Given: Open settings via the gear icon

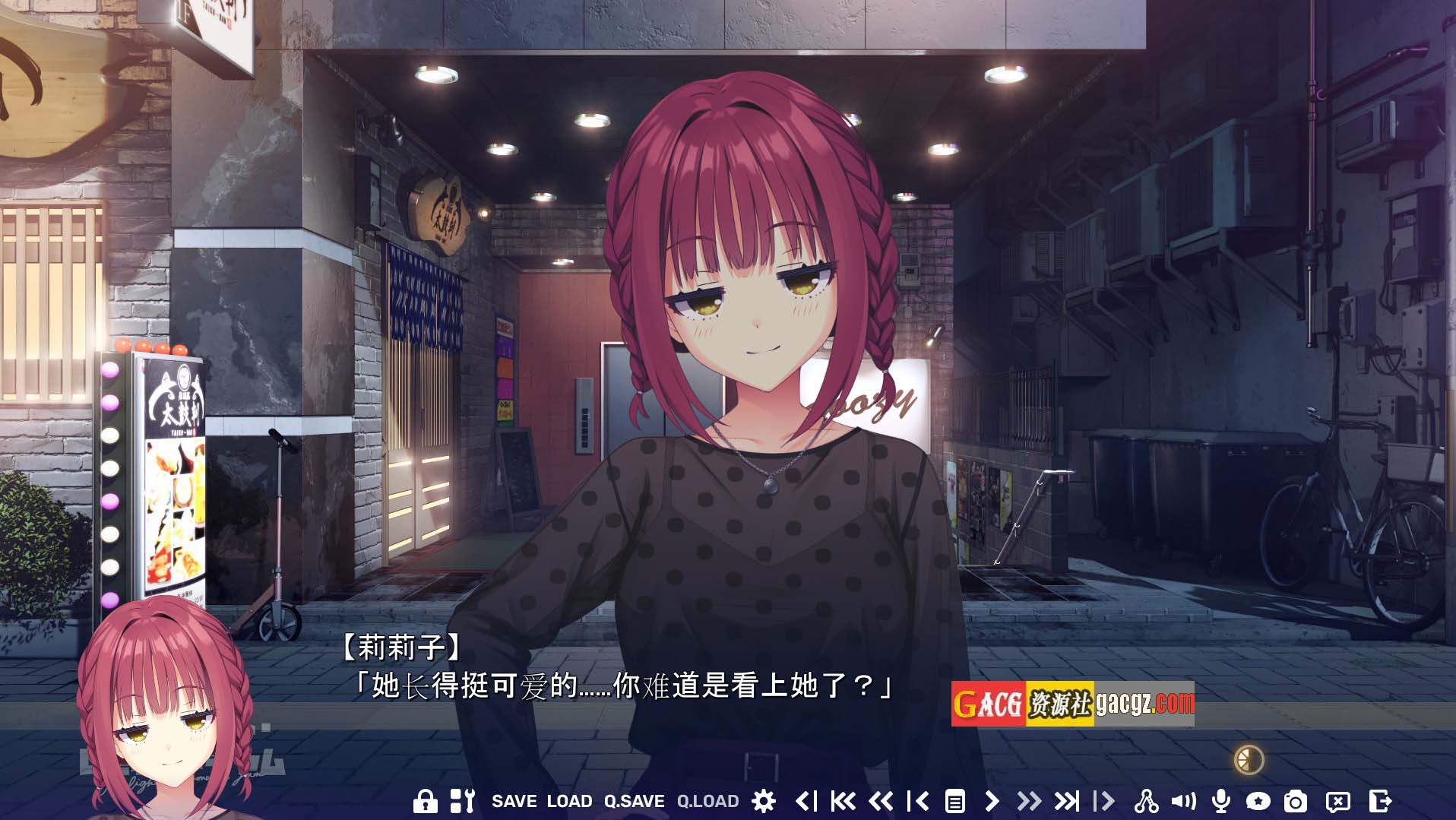Looking at the screenshot, I should (x=763, y=801).
